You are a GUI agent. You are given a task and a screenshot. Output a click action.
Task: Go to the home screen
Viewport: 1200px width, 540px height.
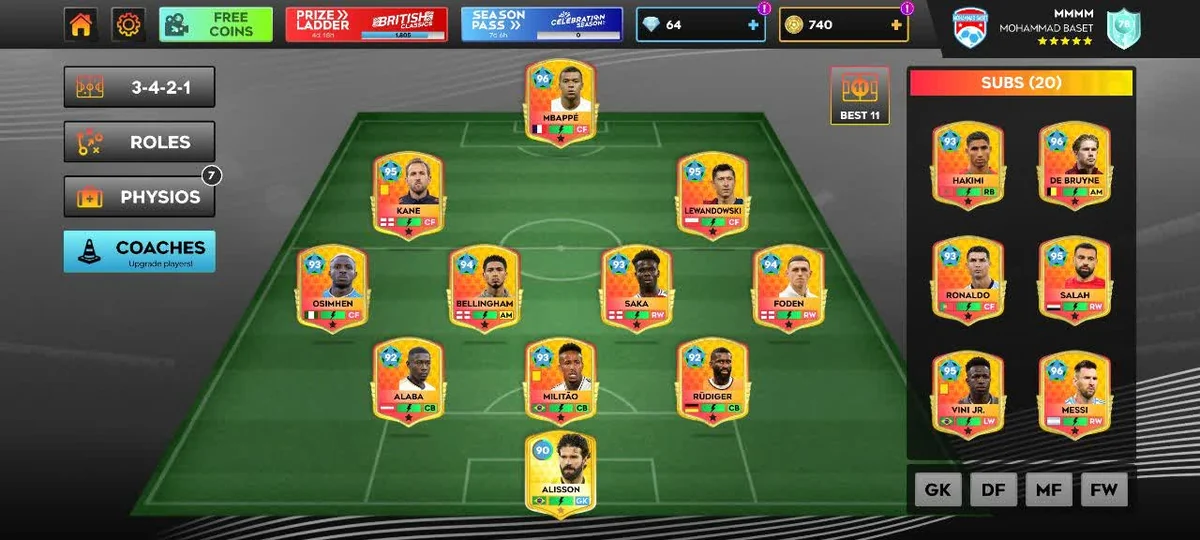pyautogui.click(x=81, y=25)
